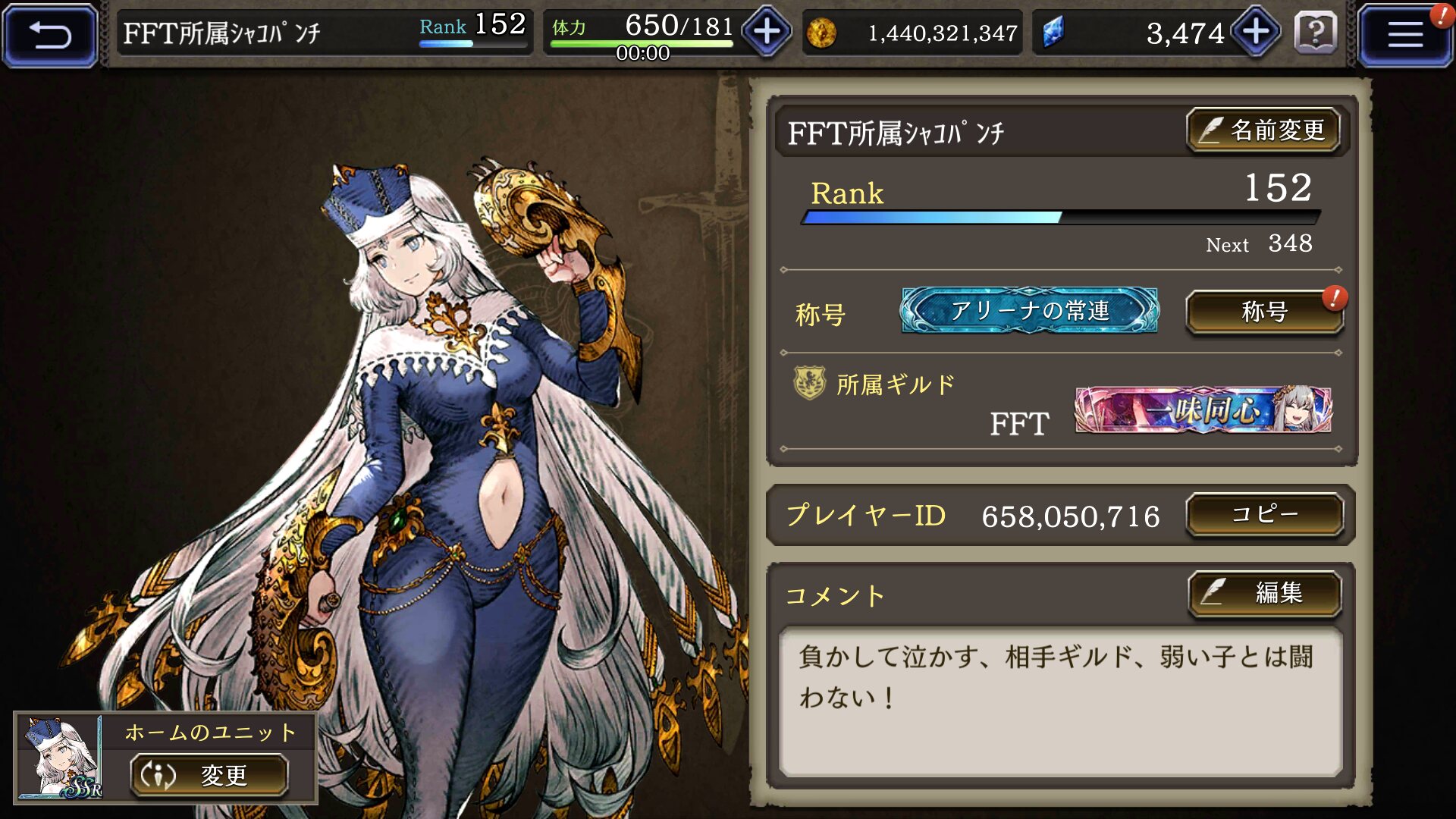Screen dimensions: 1456x819
Task: Add stamina with the 体力 plus button
Action: [767, 32]
